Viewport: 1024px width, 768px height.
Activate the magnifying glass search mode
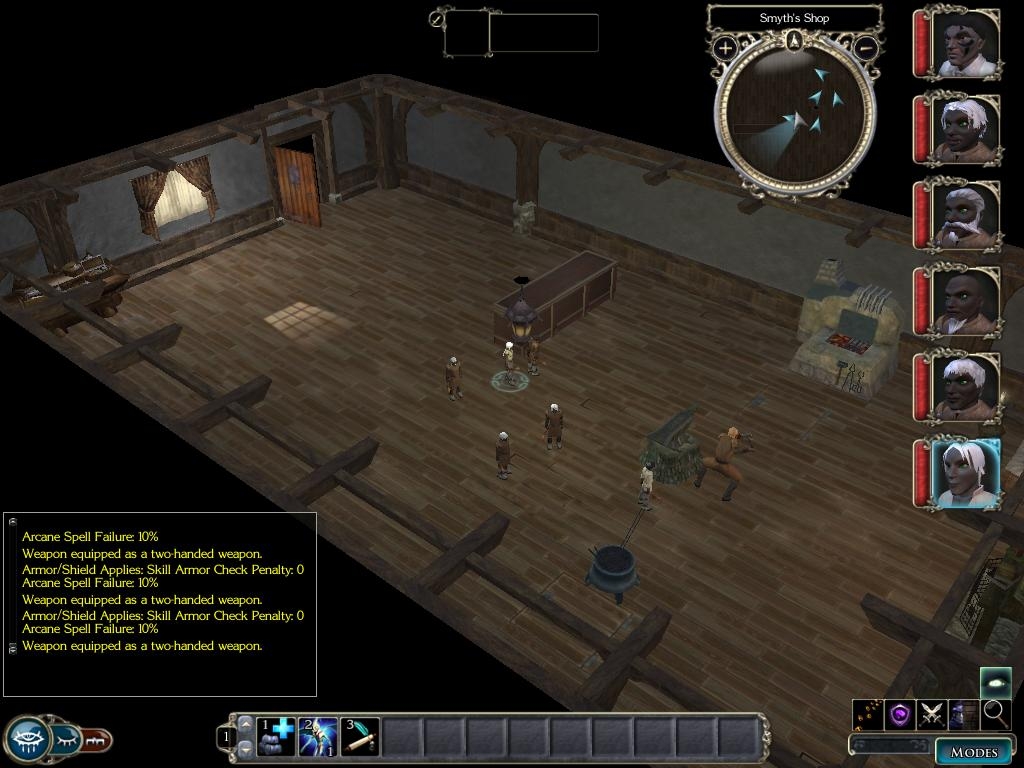[x=995, y=714]
